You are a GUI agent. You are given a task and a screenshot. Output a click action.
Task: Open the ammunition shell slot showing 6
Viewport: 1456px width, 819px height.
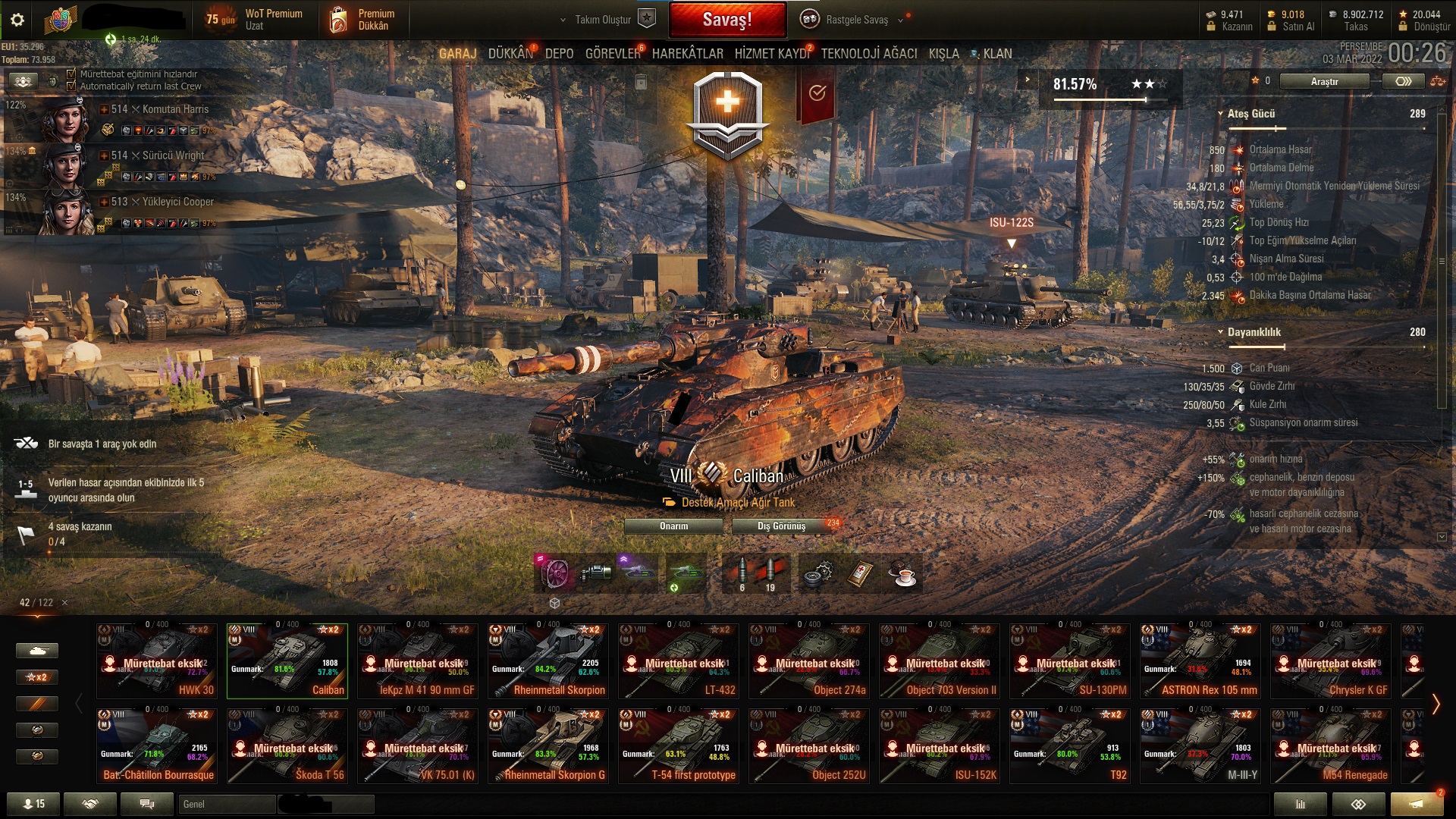(x=741, y=573)
